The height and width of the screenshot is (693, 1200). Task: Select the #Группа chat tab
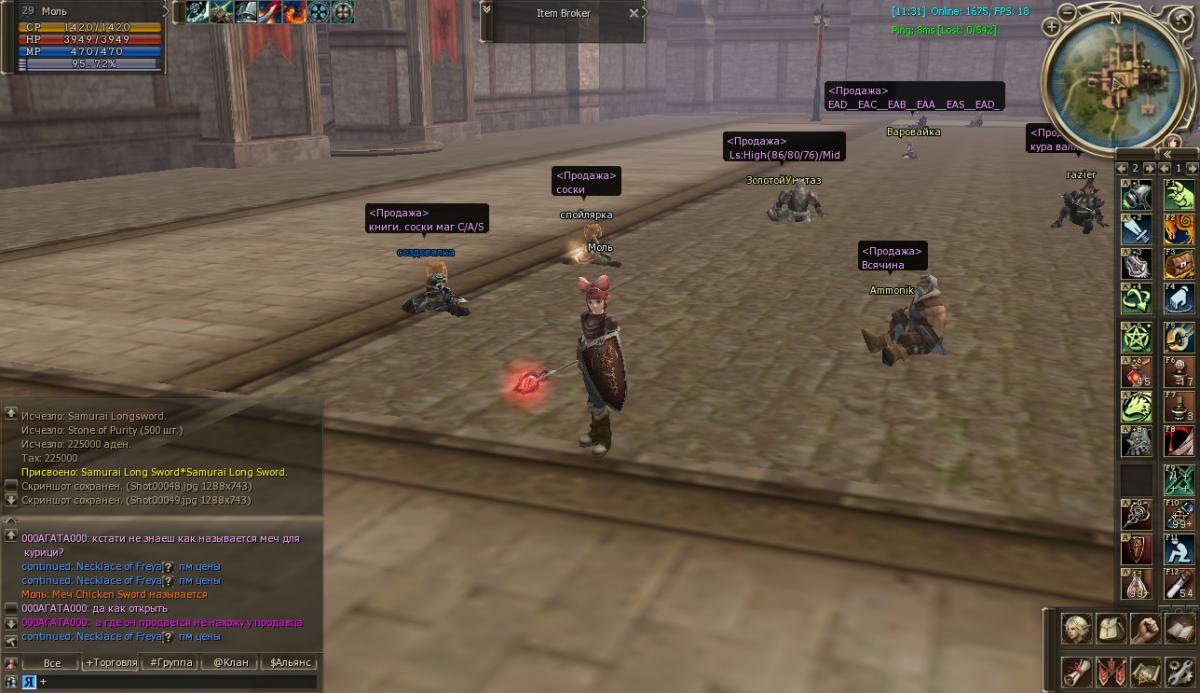(x=170, y=662)
